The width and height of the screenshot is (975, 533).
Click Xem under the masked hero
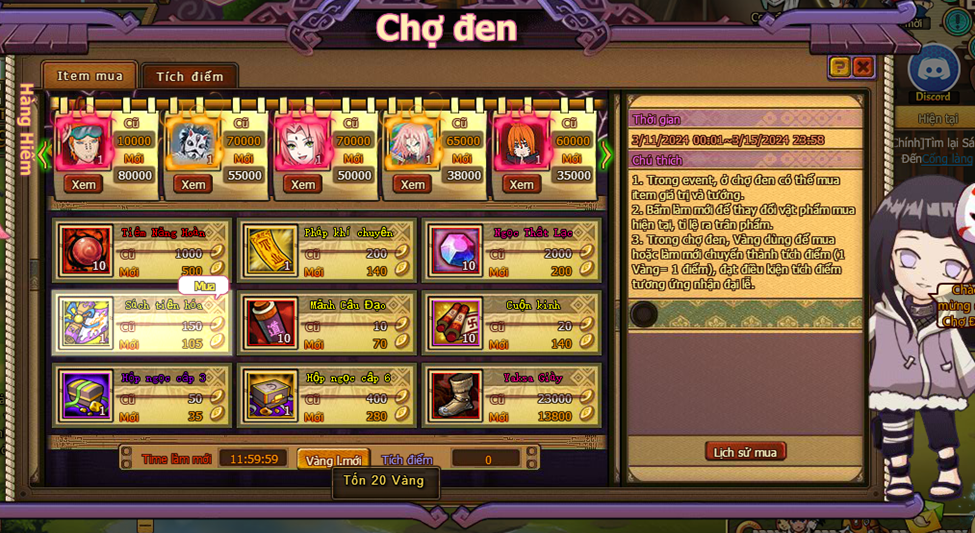(193, 184)
